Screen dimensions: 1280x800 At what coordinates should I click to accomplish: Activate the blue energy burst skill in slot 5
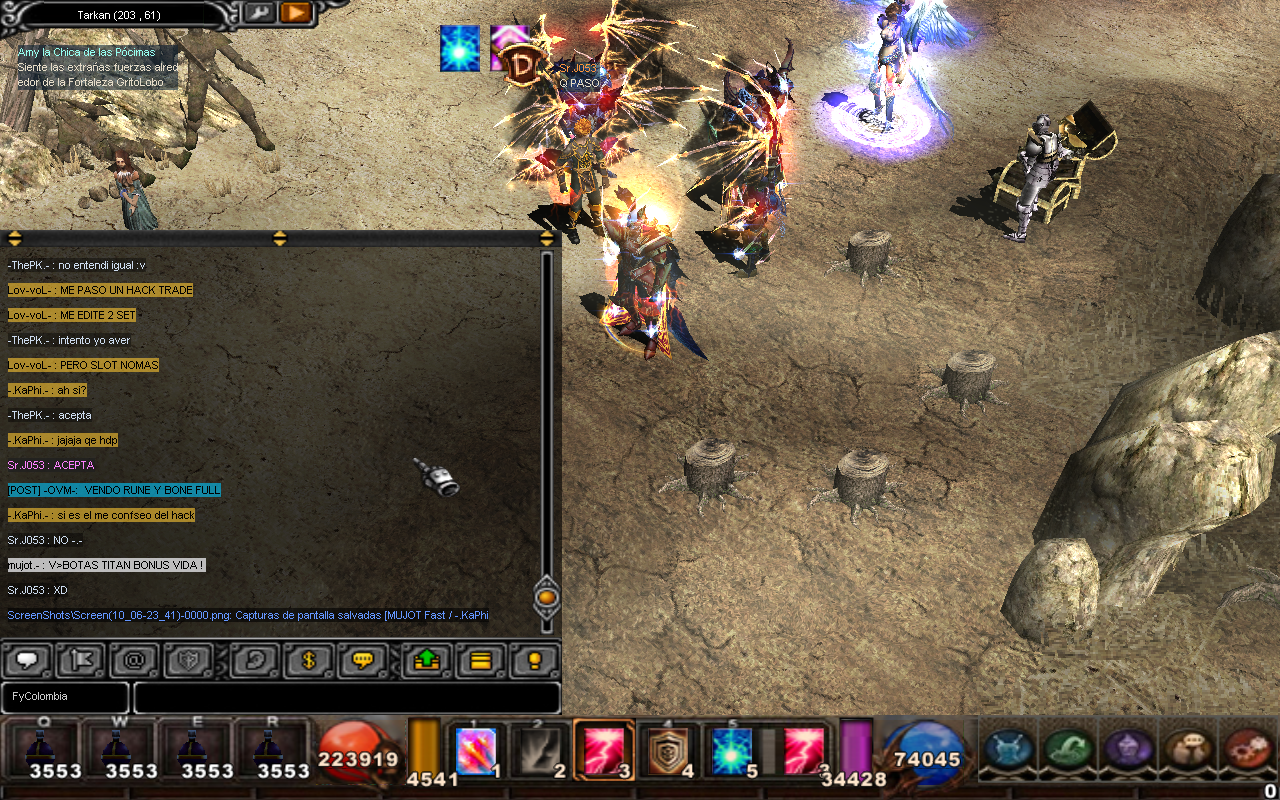pyautogui.click(x=730, y=752)
